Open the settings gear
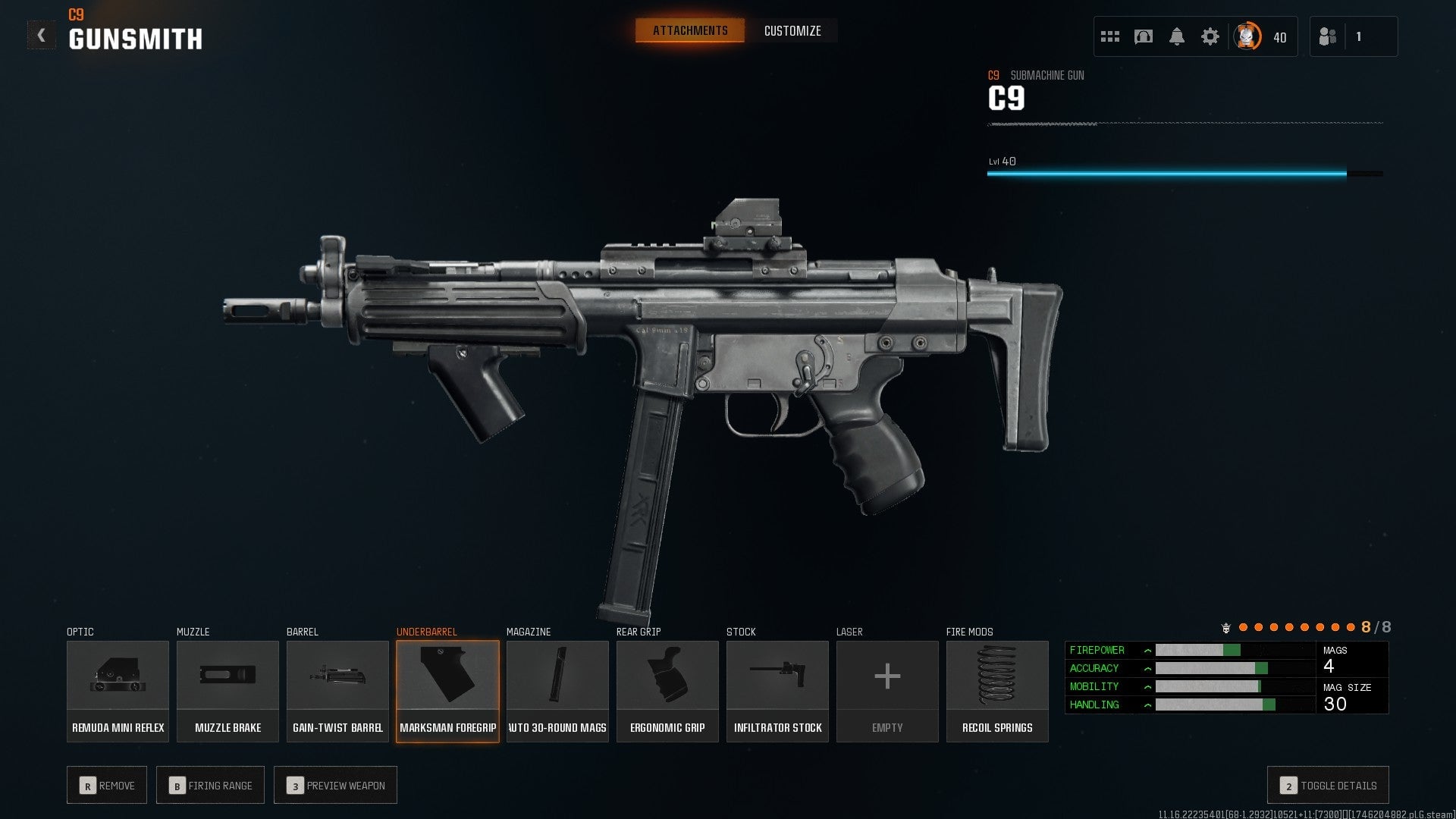The height and width of the screenshot is (819, 1456). (x=1211, y=36)
